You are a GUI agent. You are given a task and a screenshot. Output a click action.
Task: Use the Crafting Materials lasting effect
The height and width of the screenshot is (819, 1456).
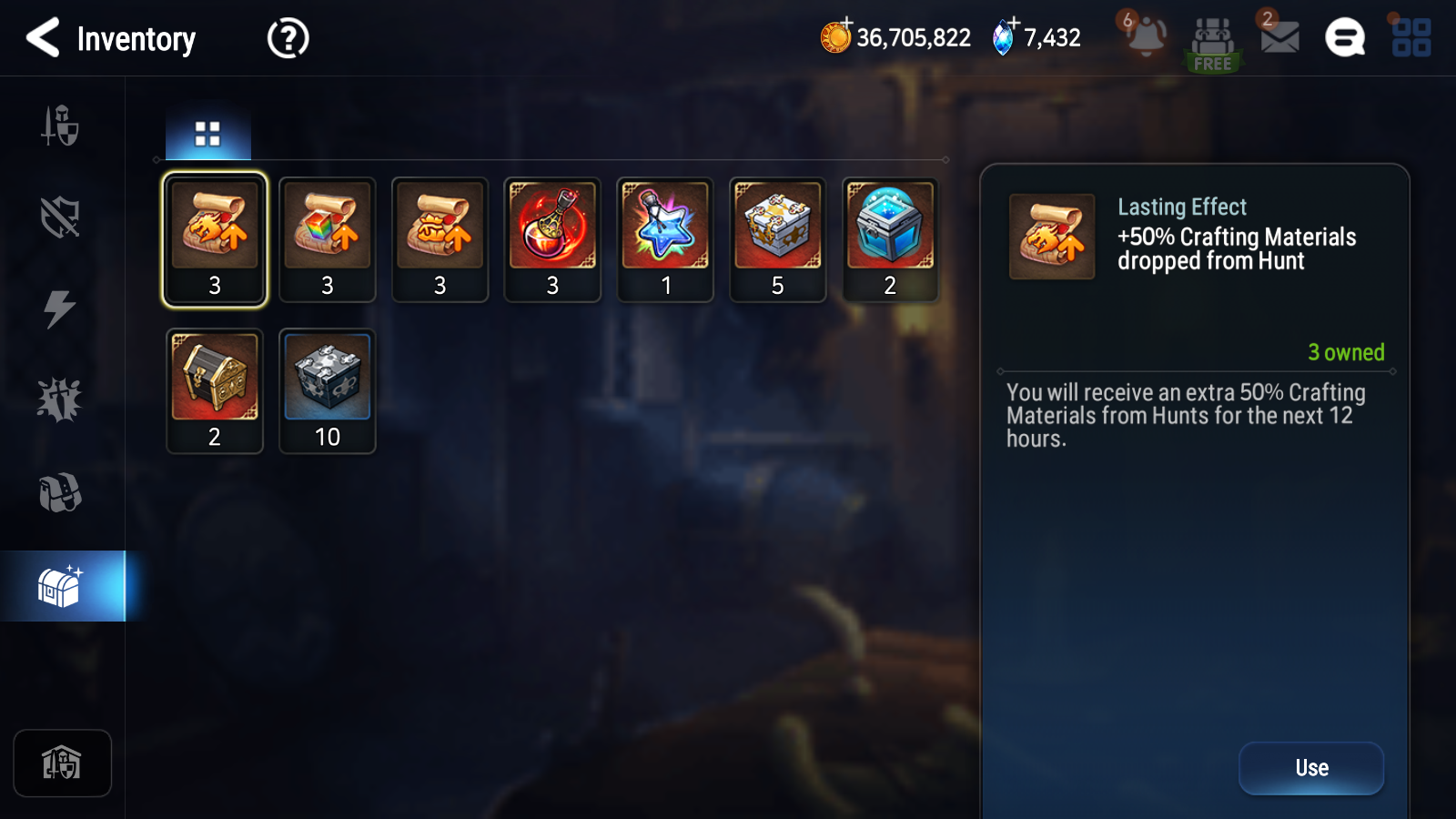pos(1310,768)
